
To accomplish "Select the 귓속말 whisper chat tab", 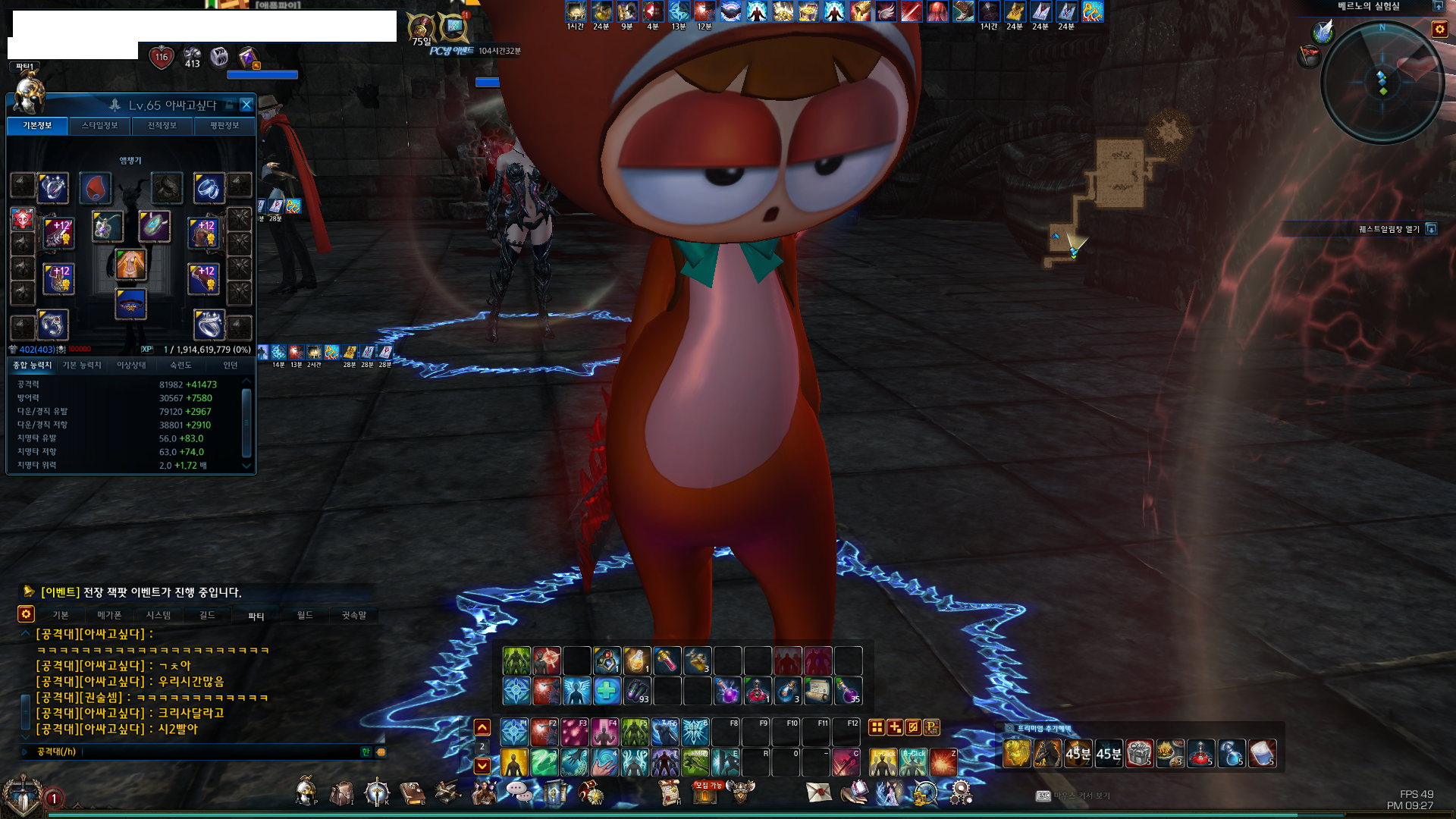I will 353,615.
